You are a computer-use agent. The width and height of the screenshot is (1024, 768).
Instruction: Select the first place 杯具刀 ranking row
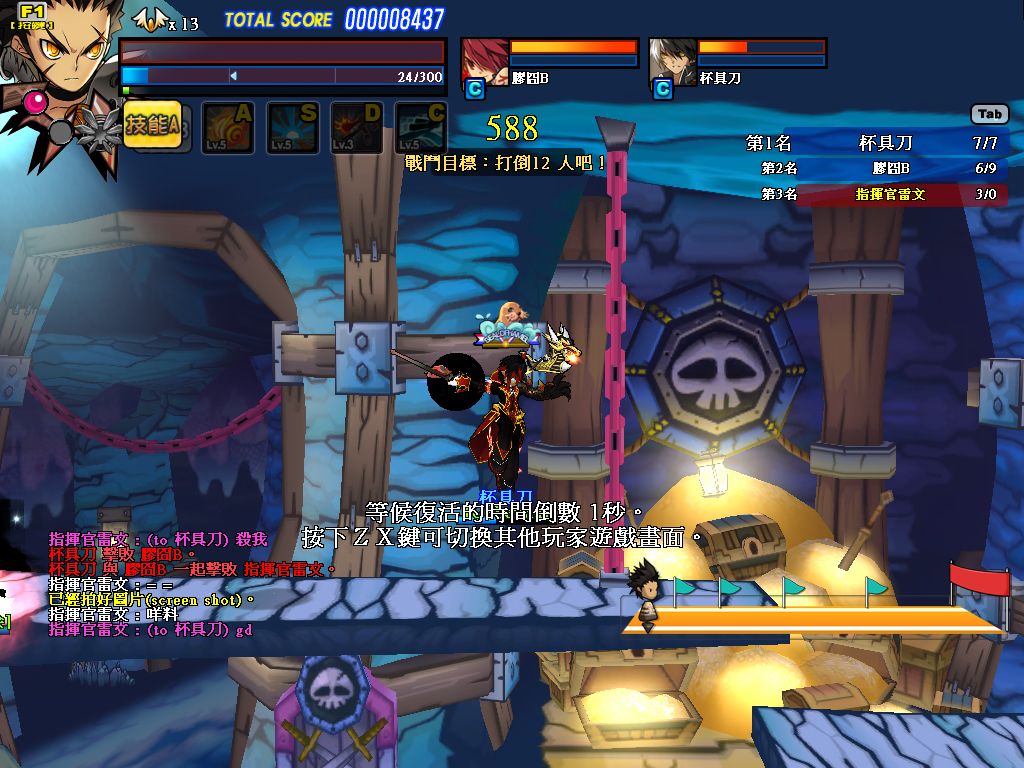[x=872, y=144]
